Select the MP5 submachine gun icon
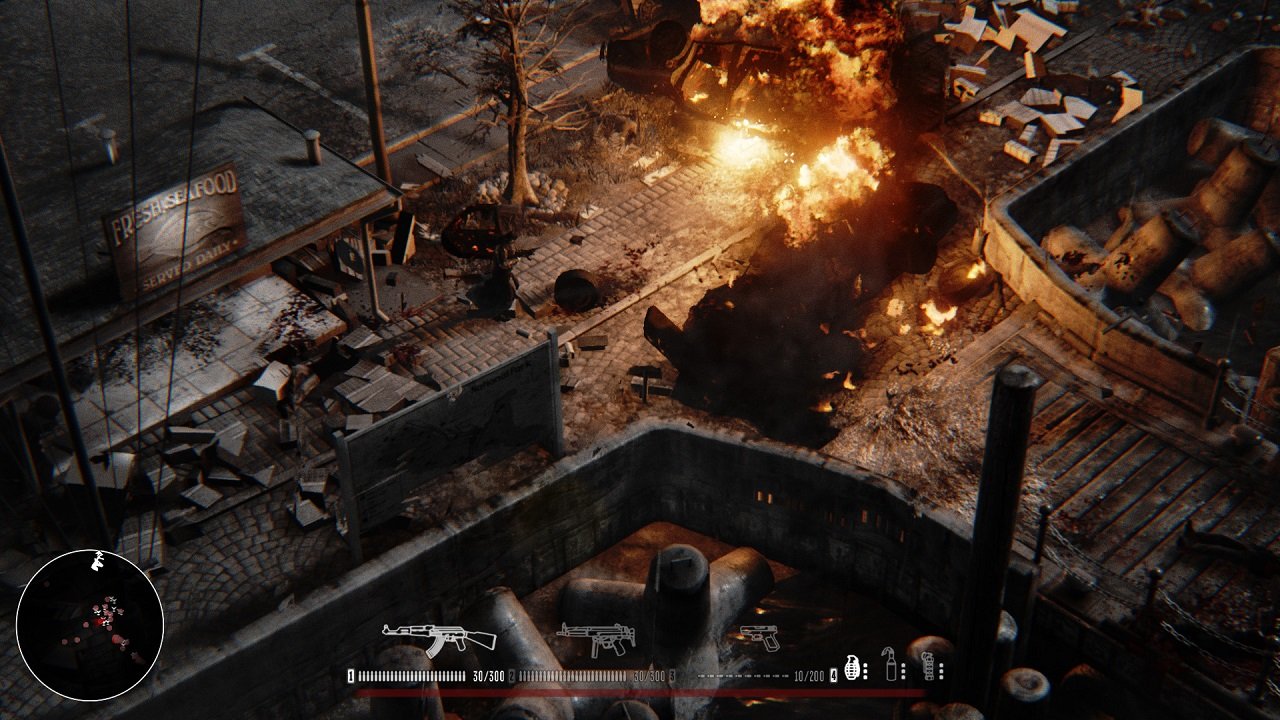1280x720 pixels. pyautogui.click(x=594, y=641)
